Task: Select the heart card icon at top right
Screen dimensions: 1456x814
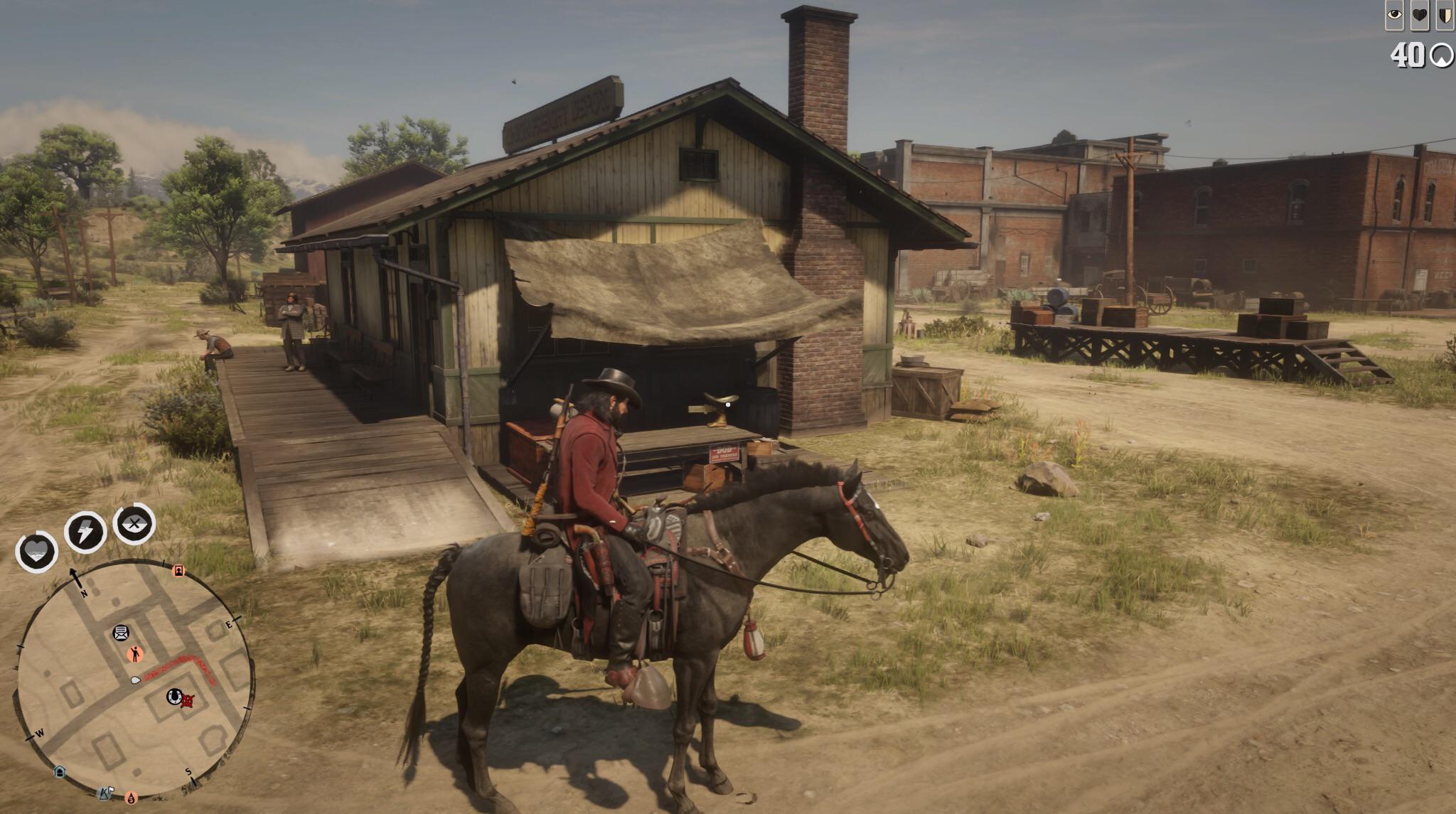Action: (1420, 15)
